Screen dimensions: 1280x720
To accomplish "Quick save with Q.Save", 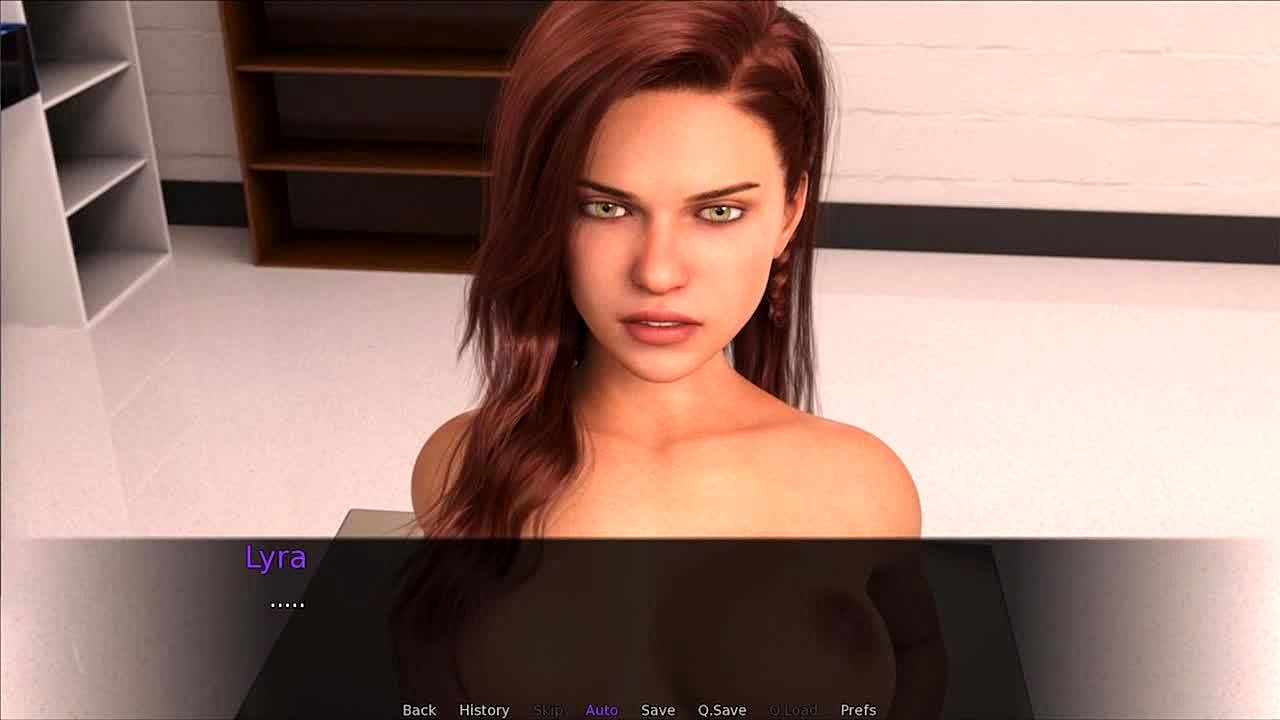I will point(722,710).
